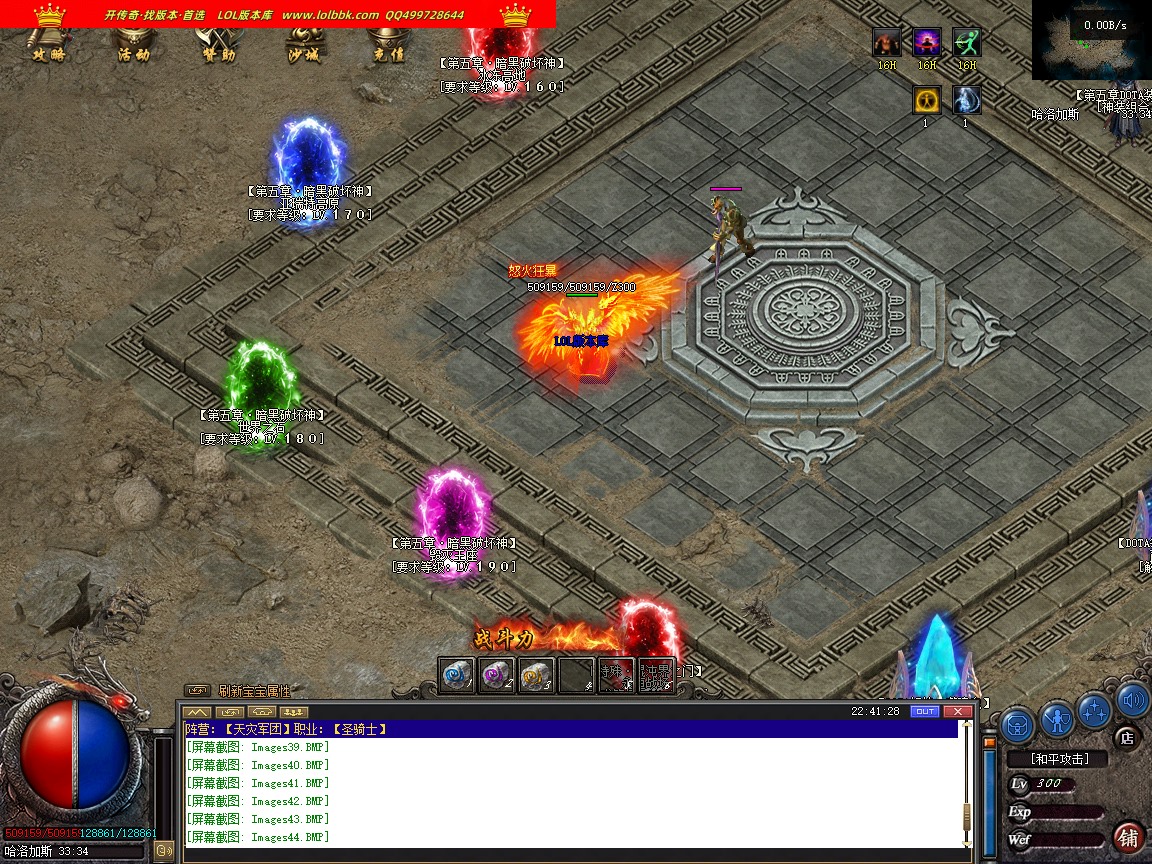The height and width of the screenshot is (864, 1152).
Task: Open the 攻略 strategy guide menu
Action: 48,47
